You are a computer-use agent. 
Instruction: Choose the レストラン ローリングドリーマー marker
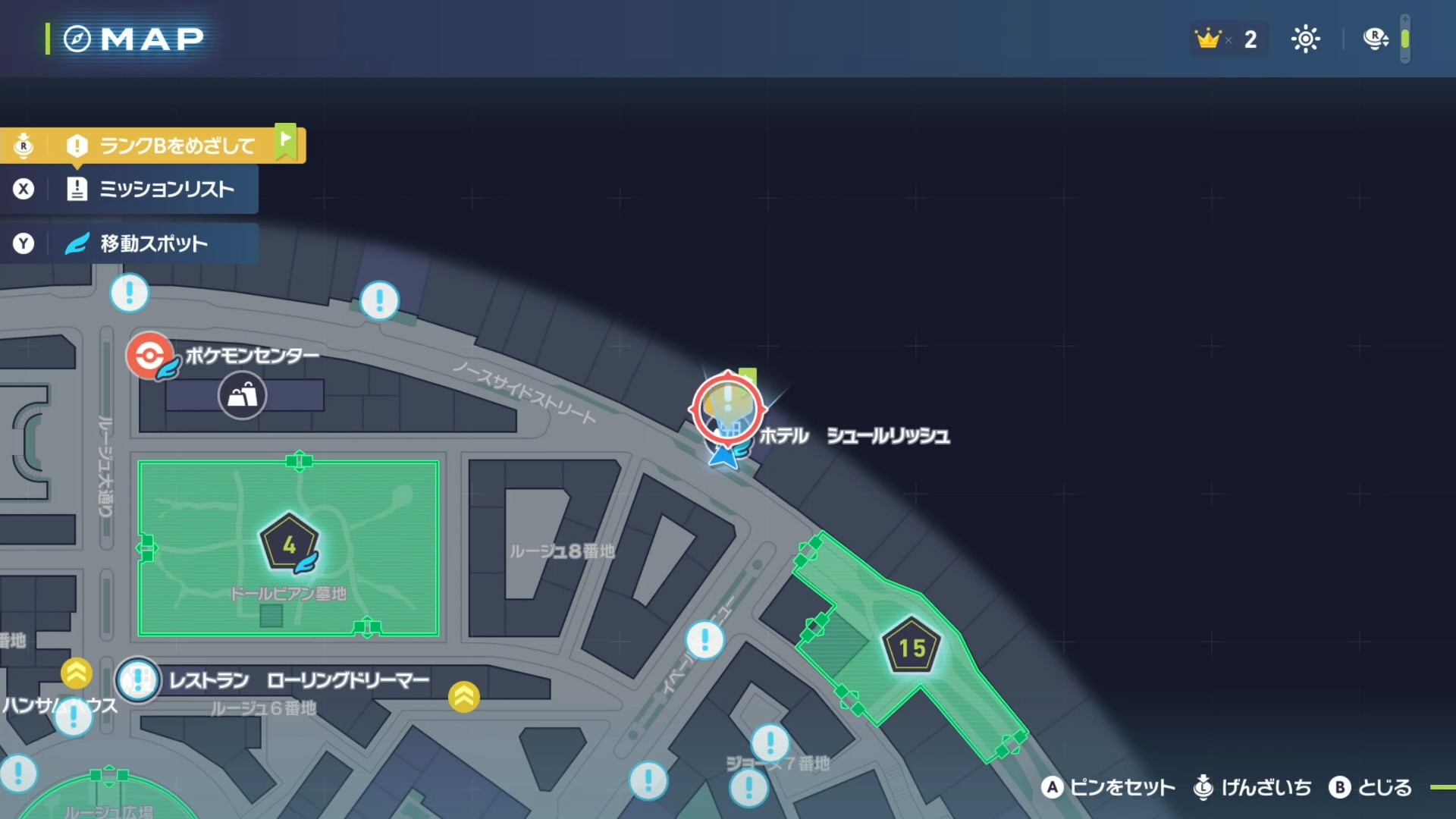coord(138,680)
